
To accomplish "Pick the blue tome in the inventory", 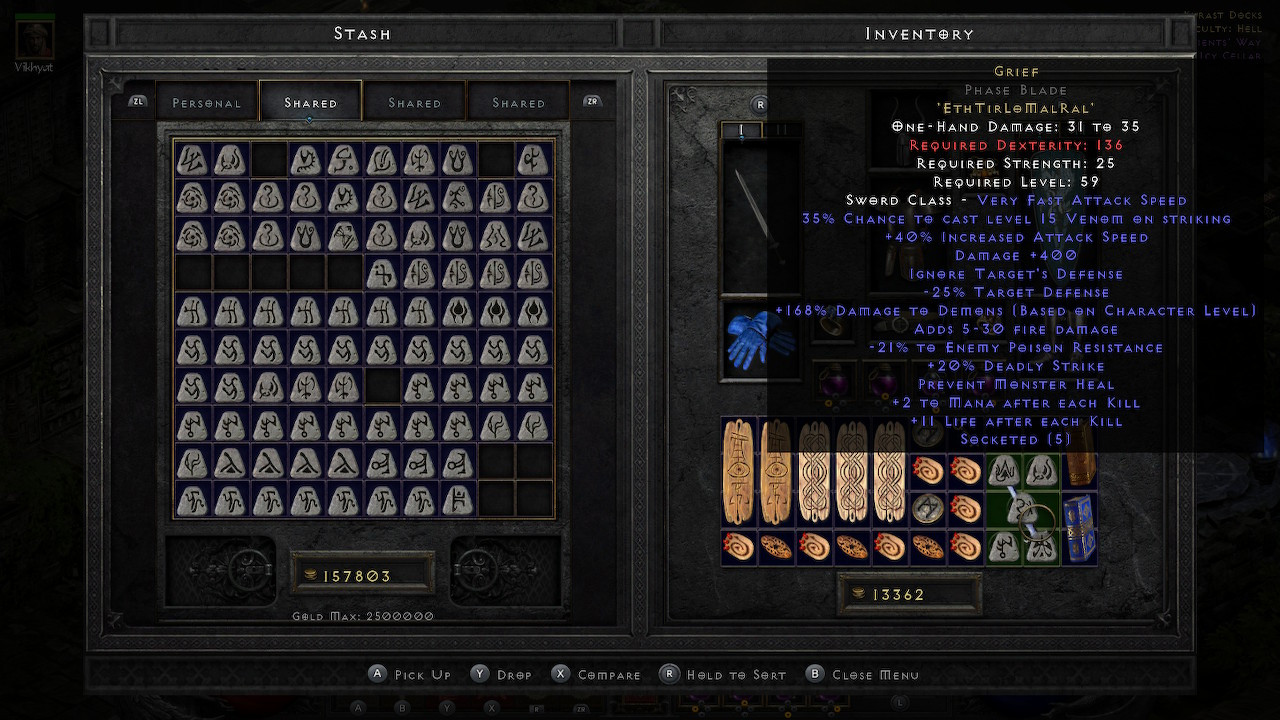I will [1080, 528].
